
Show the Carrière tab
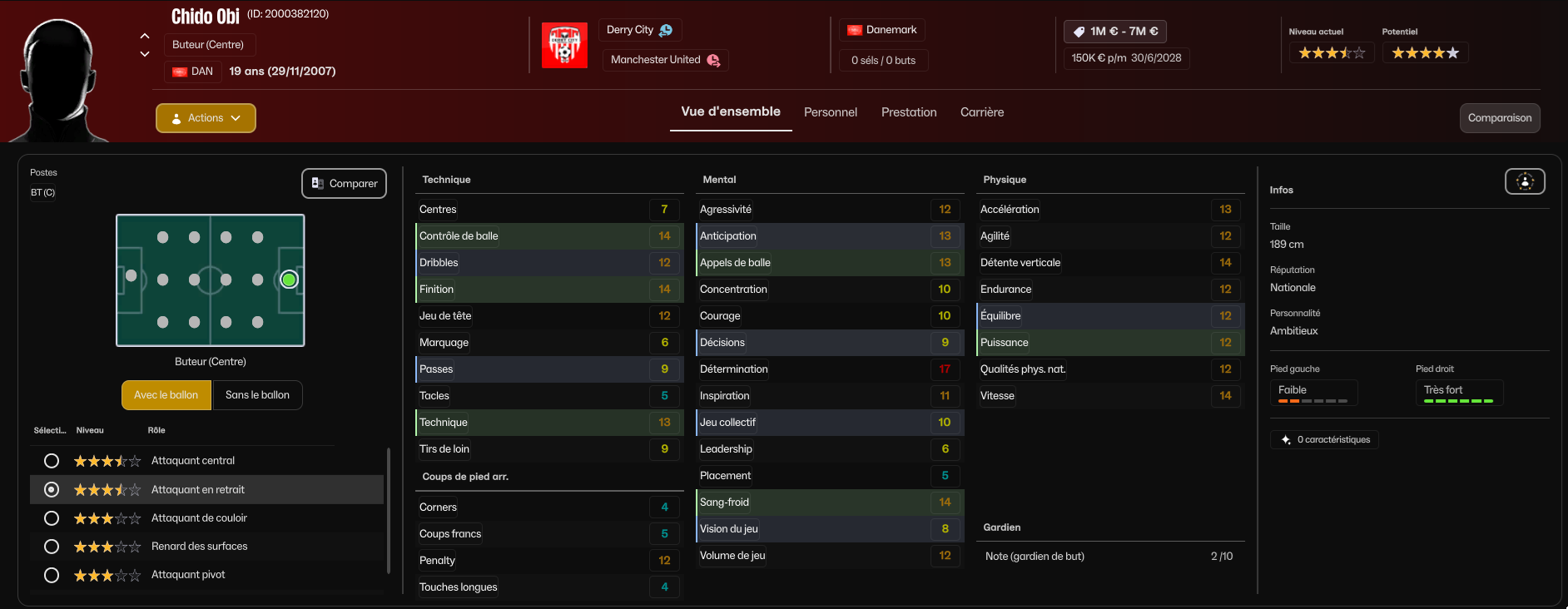coord(982,112)
